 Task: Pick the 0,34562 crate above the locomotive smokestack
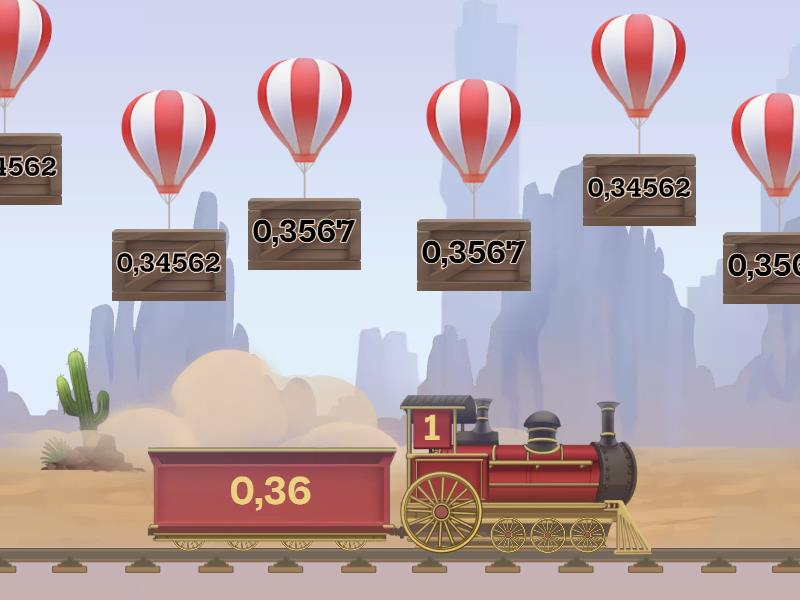click(x=639, y=189)
